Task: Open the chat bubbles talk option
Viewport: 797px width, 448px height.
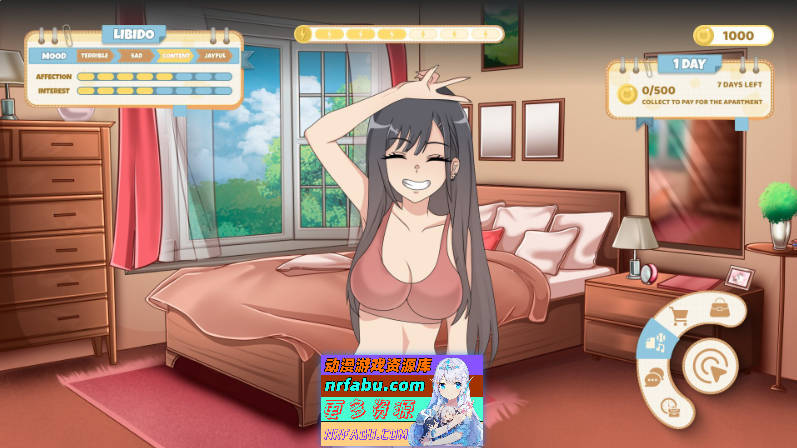Action: 654,376
